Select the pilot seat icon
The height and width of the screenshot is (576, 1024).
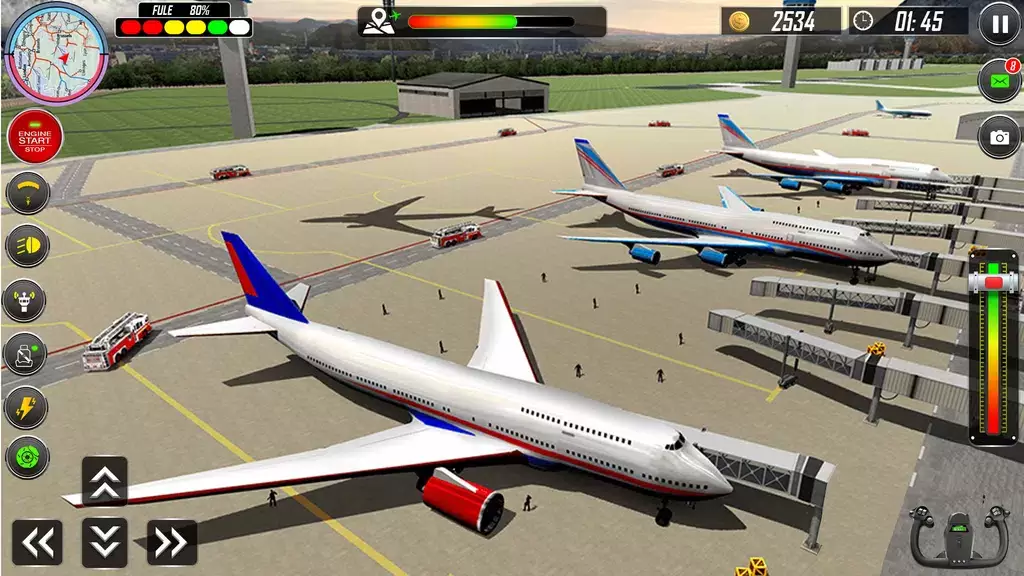click(27, 353)
